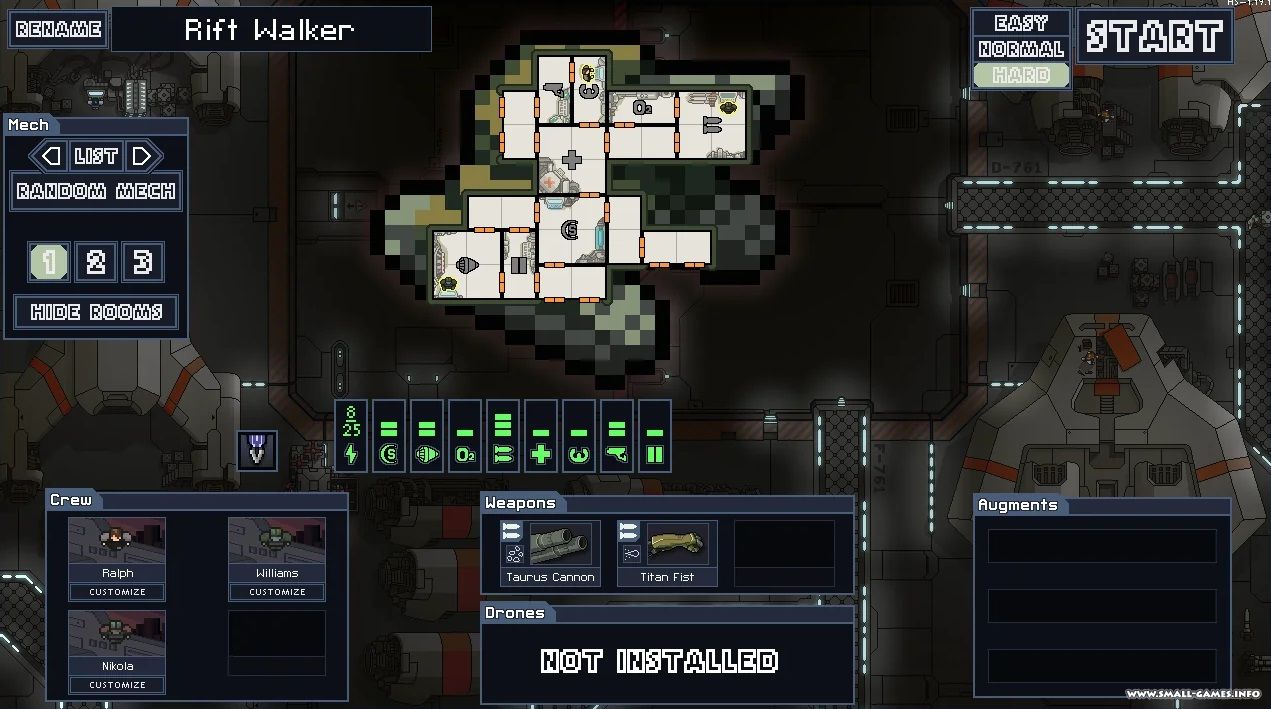Choose Normal difficulty
The width and height of the screenshot is (1271, 709).
pyautogui.click(x=1021, y=49)
